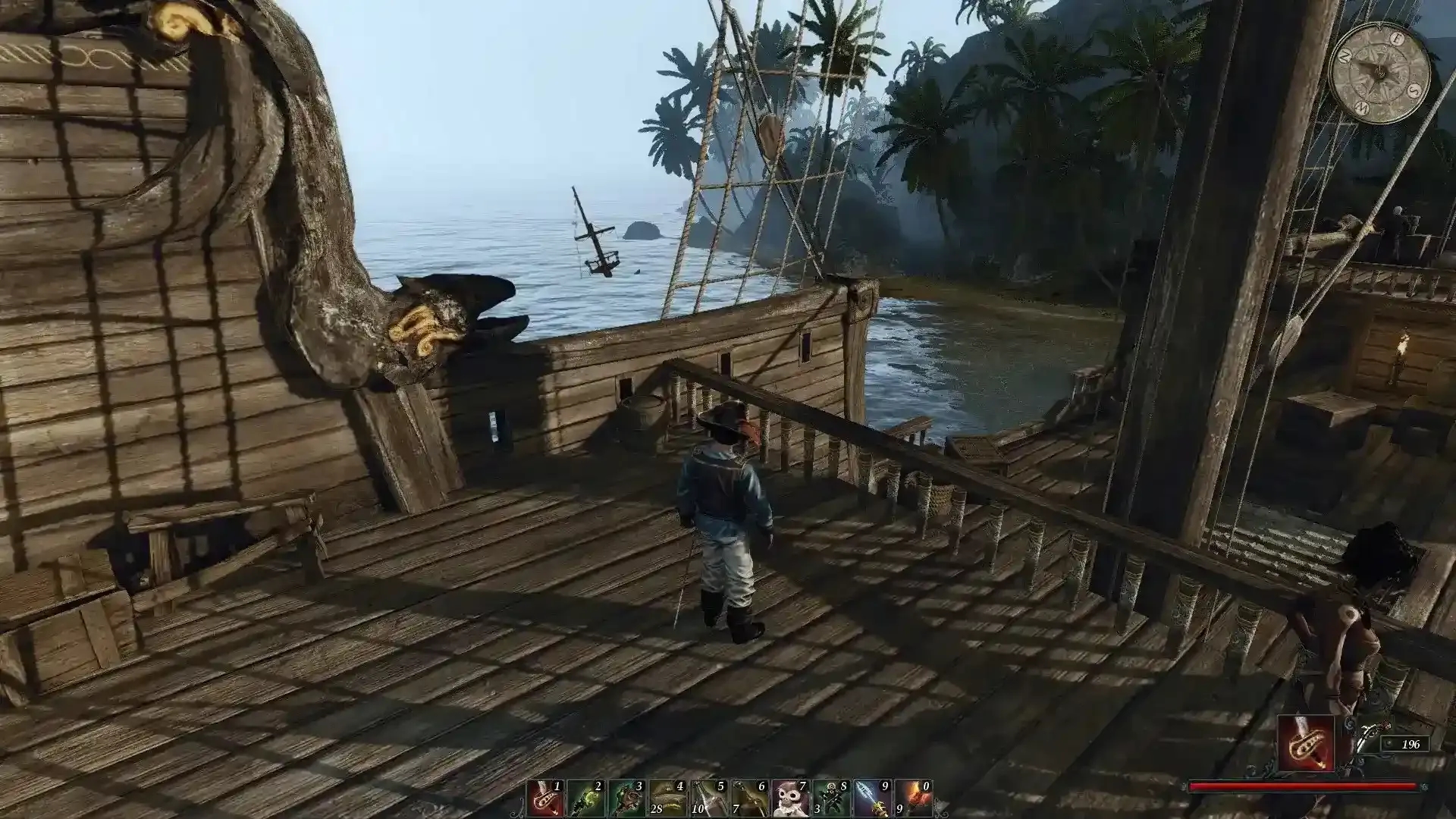Click the stack count 28 on quickslot 4
Viewport: 1456px width, 819px height.
657,808
